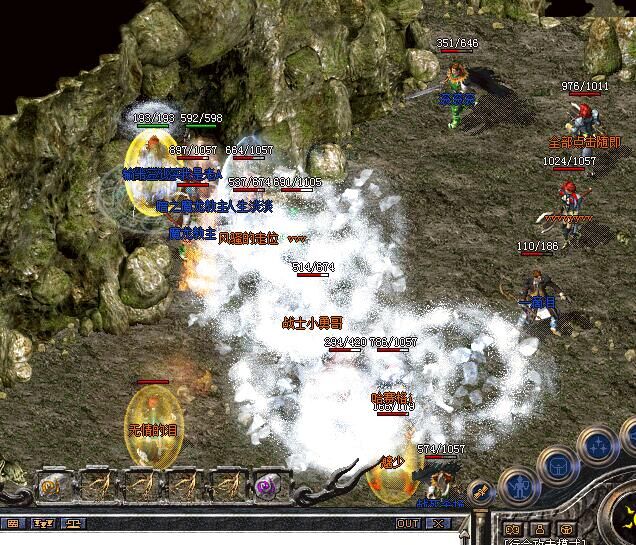636x545 pixels.
Task: Click the person silhouette small square button
Action: [539, 529]
